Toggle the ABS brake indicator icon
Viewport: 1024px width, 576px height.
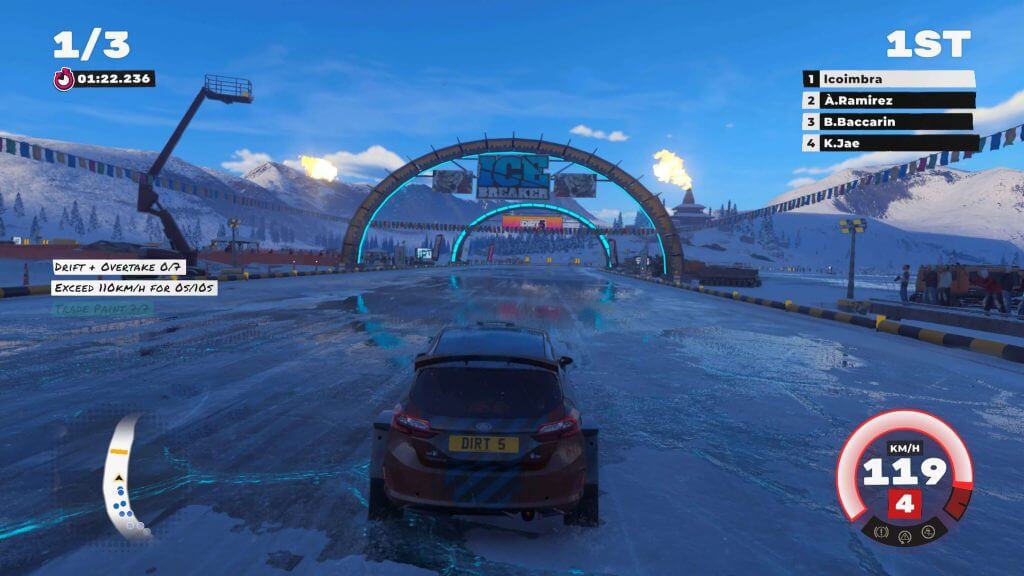click(x=881, y=532)
